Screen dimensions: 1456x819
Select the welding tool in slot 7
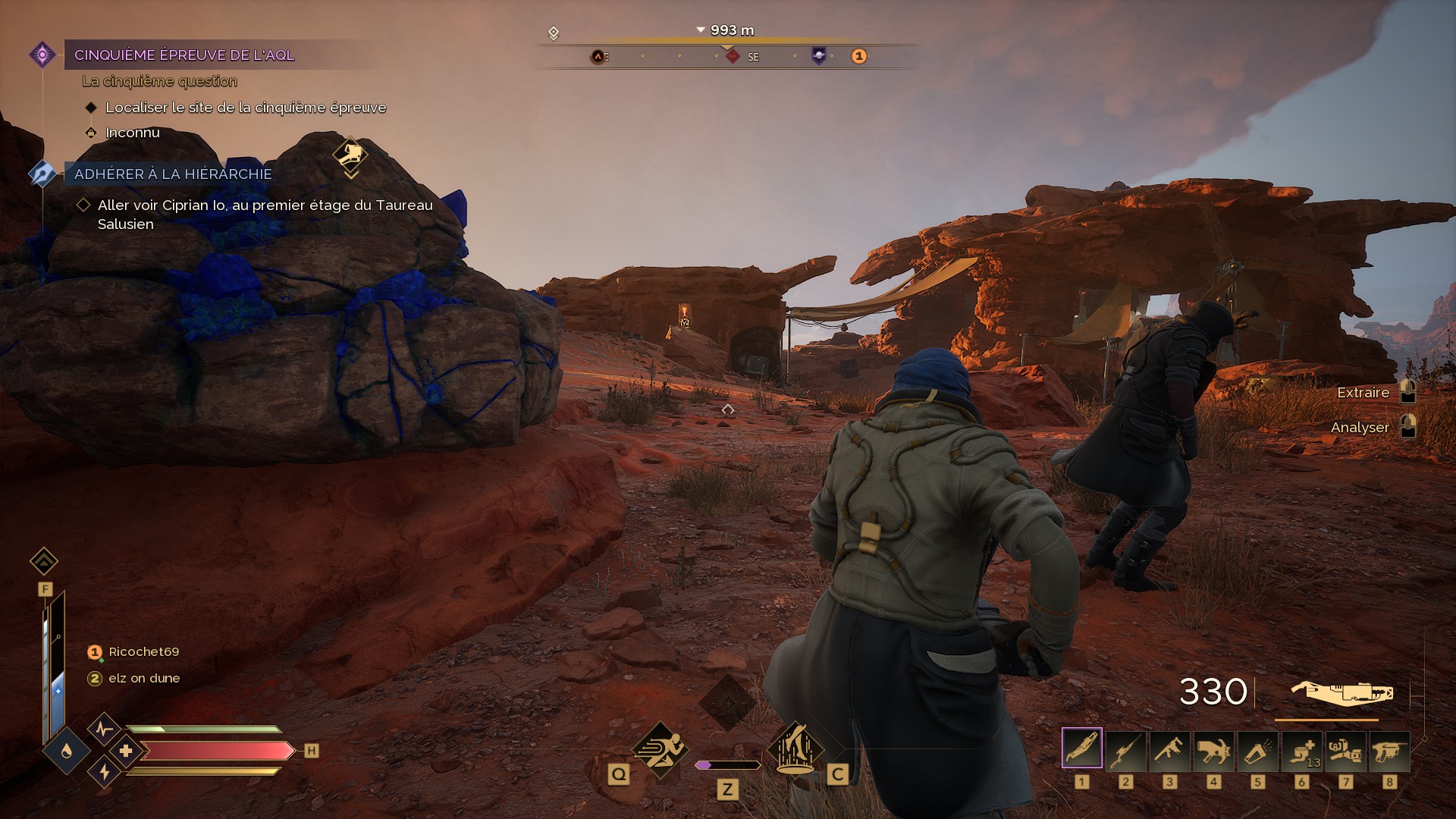1346,748
